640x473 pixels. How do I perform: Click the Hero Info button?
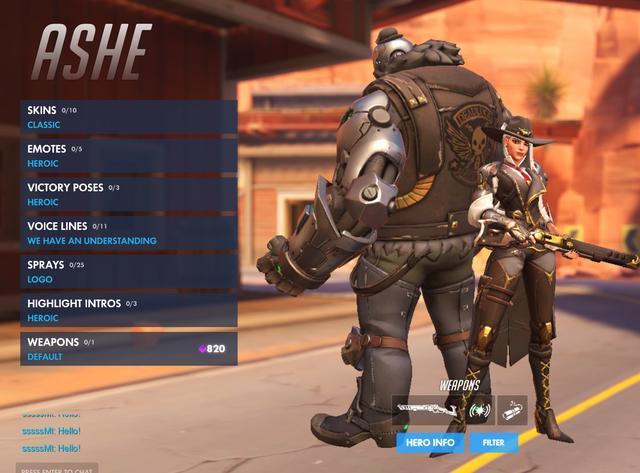[430, 441]
